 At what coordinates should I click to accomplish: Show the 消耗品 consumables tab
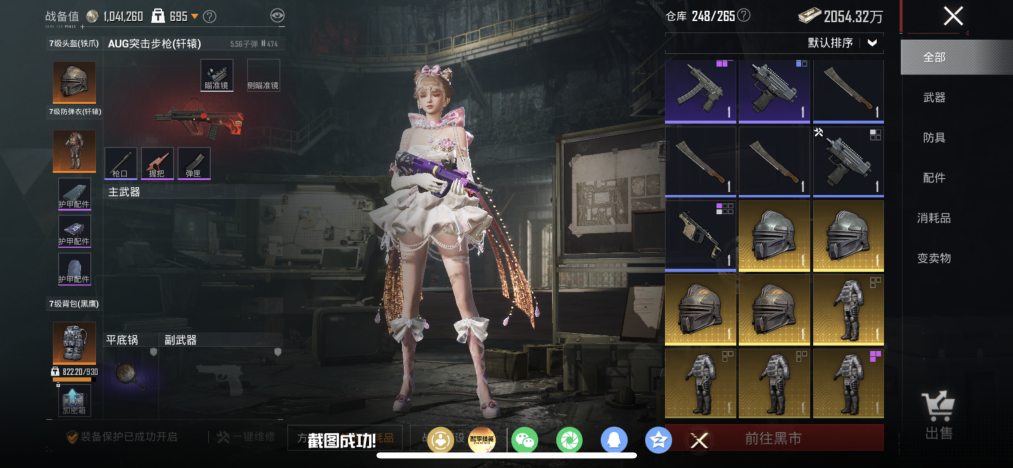click(x=934, y=217)
